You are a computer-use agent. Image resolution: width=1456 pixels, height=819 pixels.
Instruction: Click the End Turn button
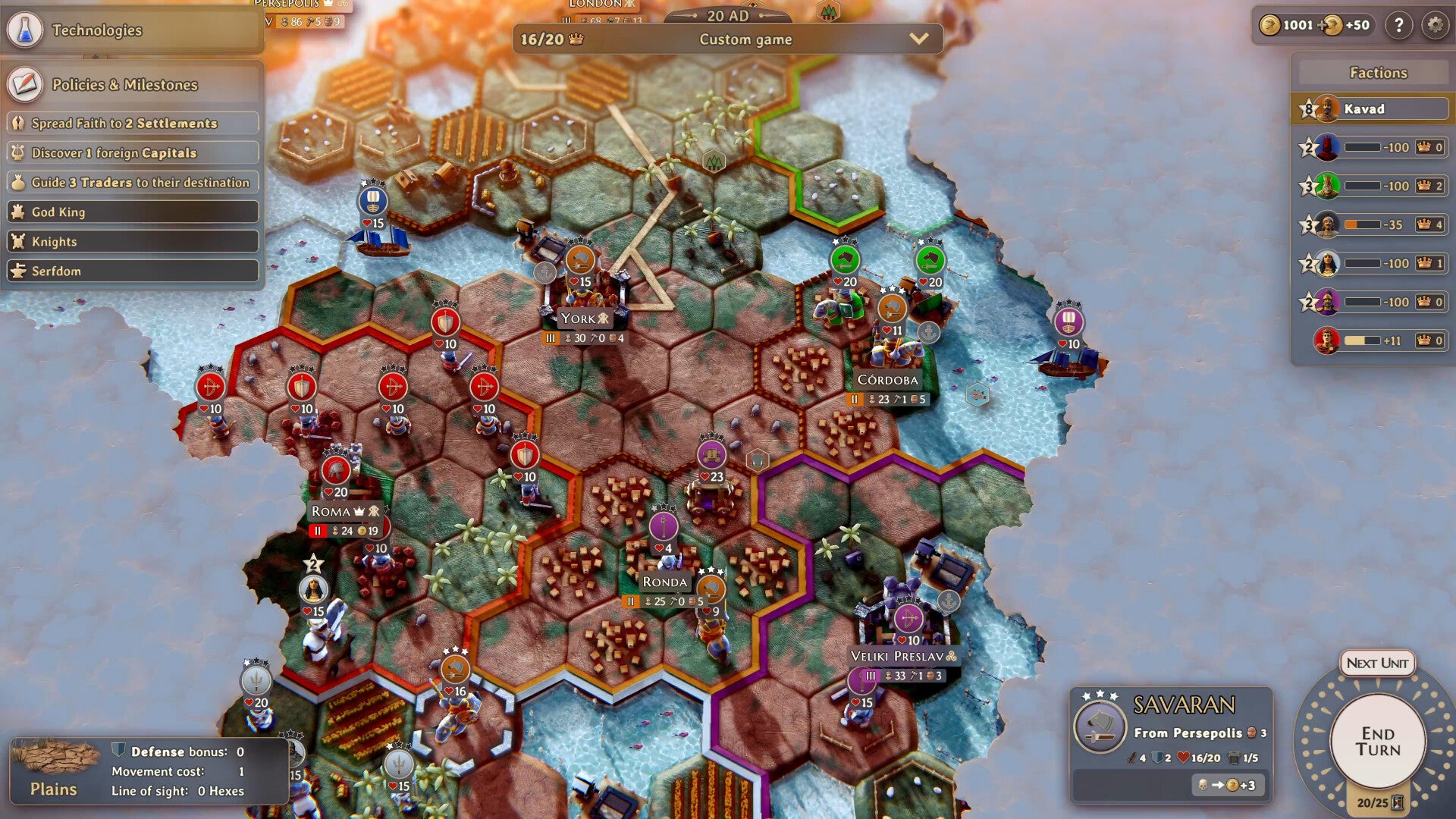(x=1377, y=741)
